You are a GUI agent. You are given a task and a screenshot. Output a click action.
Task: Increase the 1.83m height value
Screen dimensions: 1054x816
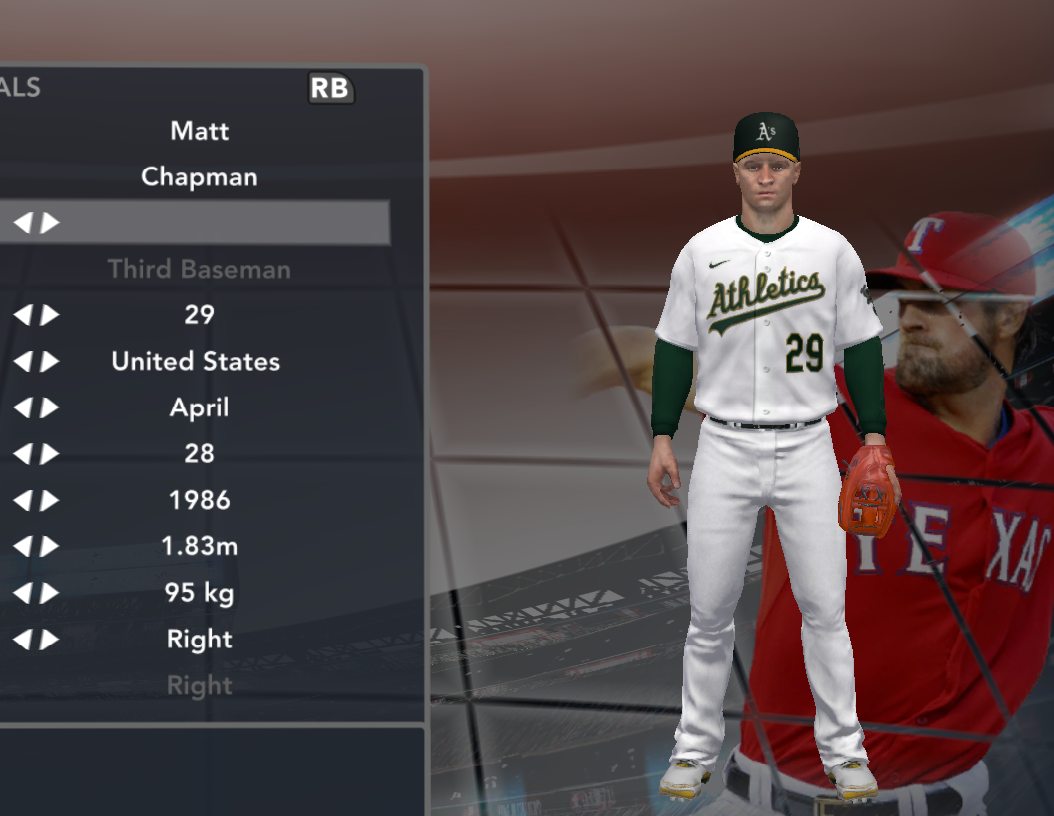pyautogui.click(x=50, y=547)
